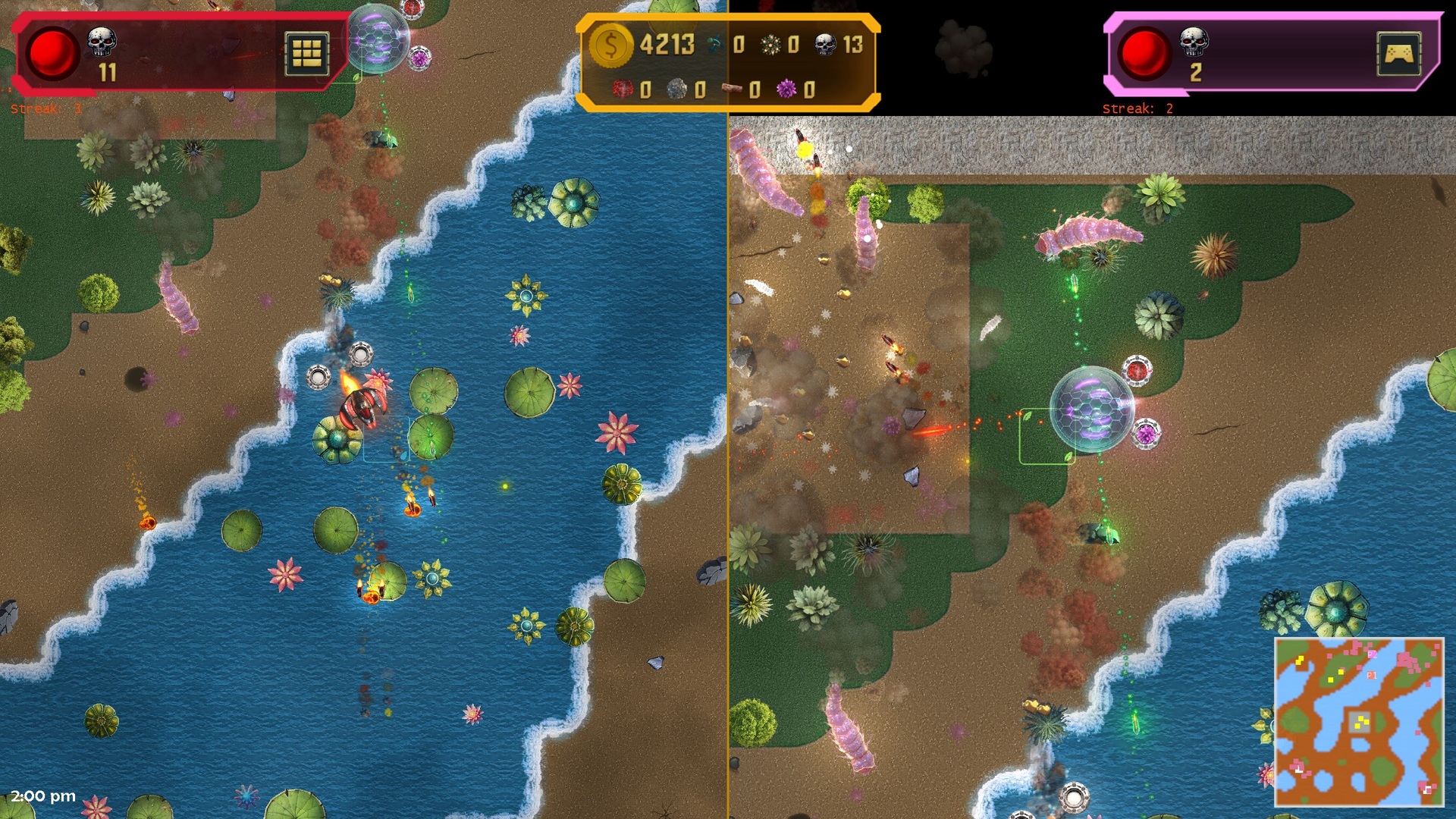Viewport: 1456px width, 819px height.
Task: Click the green burst resource icon next to the coin
Action: (x=769, y=44)
